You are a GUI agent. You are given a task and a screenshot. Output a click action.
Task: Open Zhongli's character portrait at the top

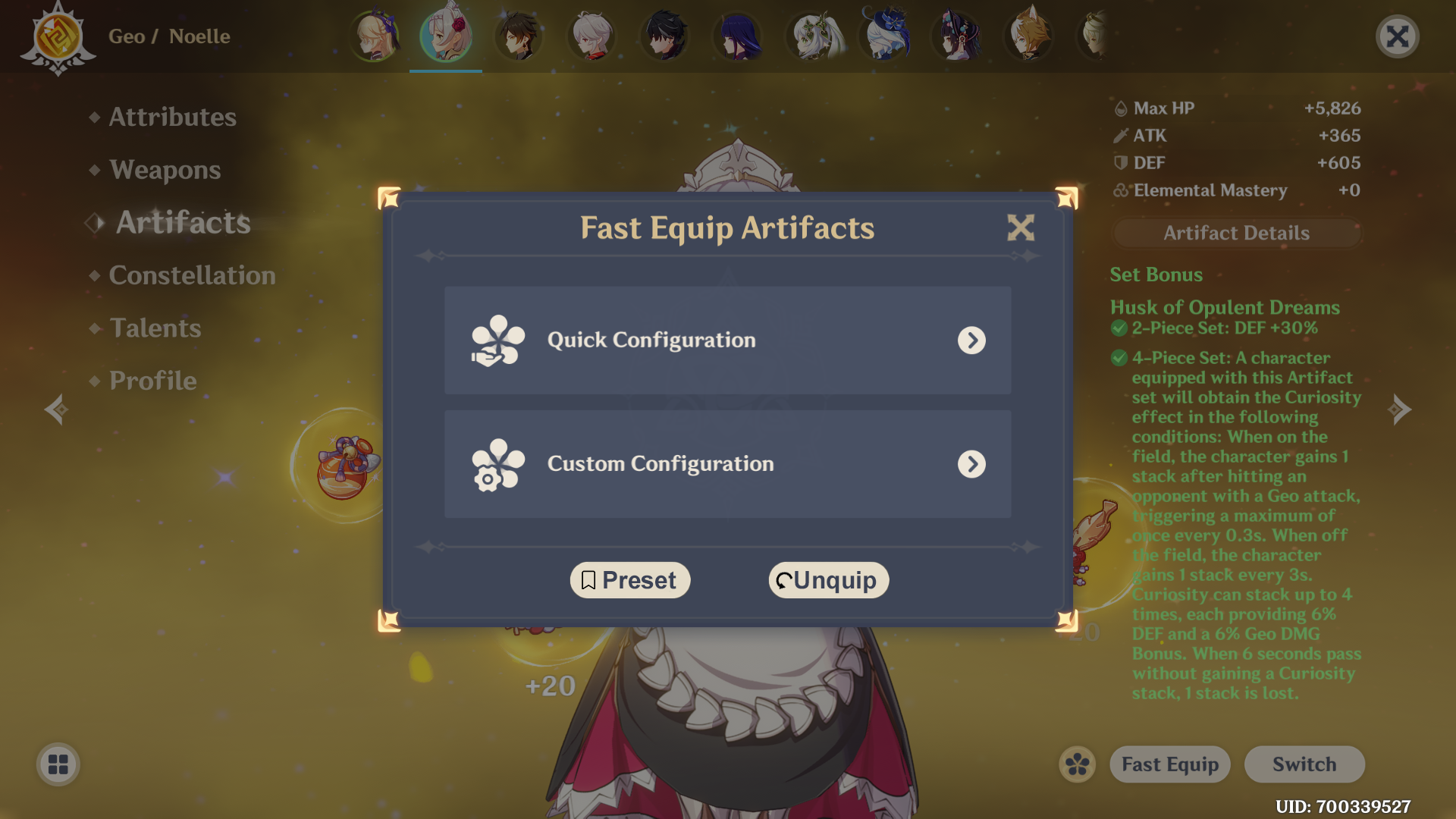click(519, 36)
